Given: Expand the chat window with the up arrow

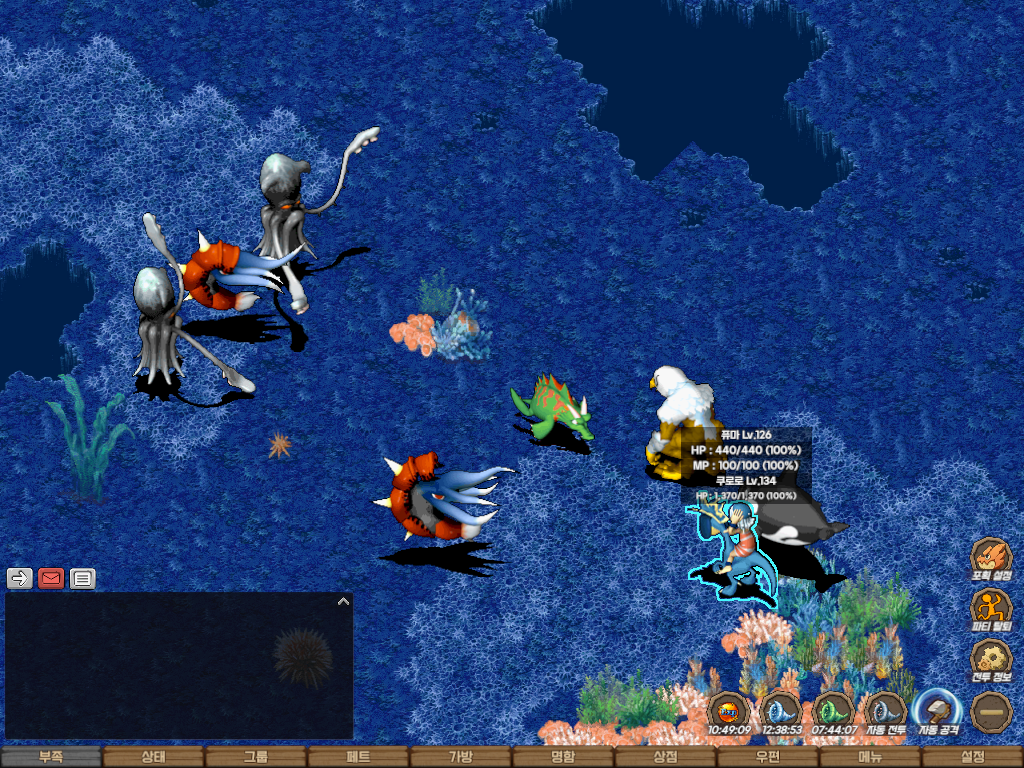Looking at the screenshot, I should (x=343, y=602).
